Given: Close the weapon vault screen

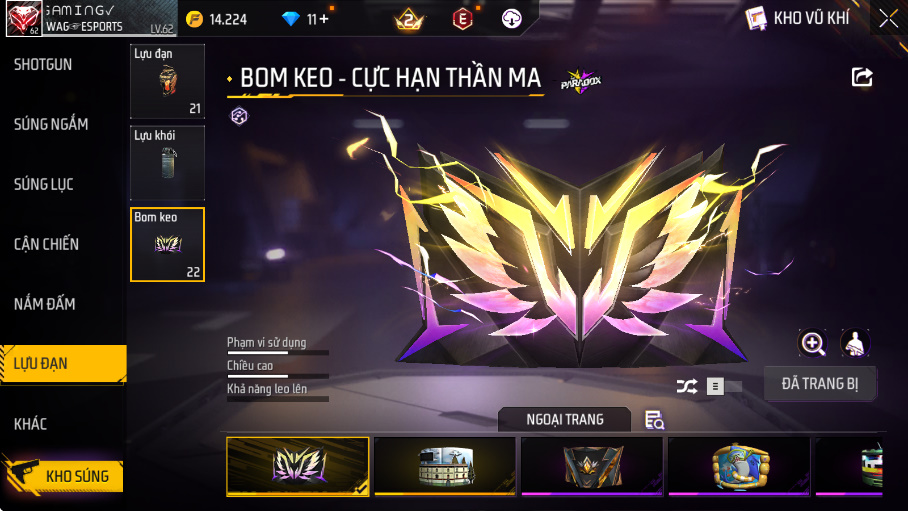Looking at the screenshot, I should click(888, 18).
